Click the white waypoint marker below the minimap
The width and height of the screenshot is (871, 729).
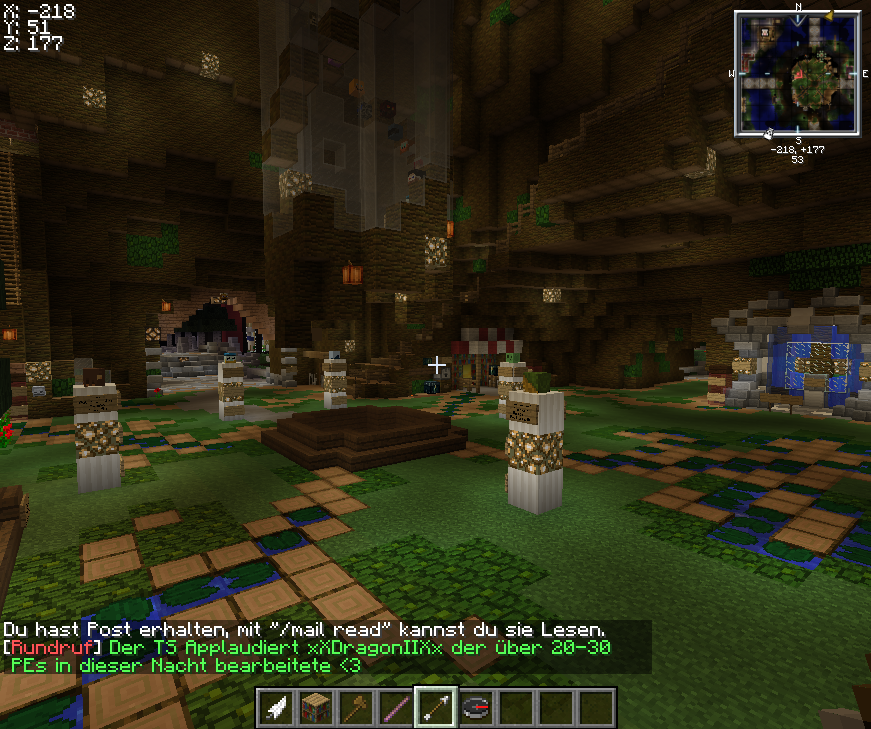click(767, 133)
